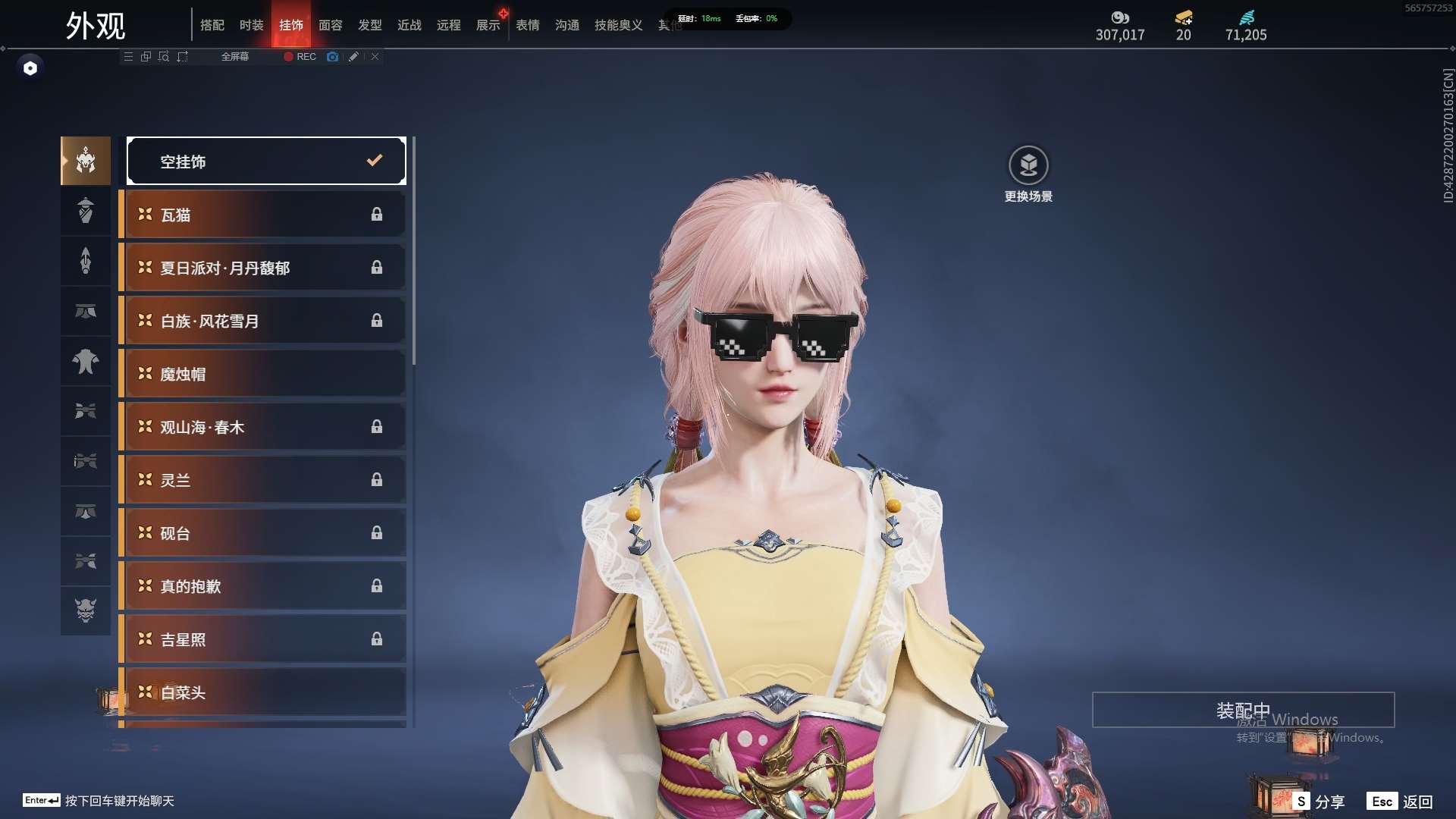Open the 面容 tab
The image size is (1456, 819).
(x=331, y=25)
